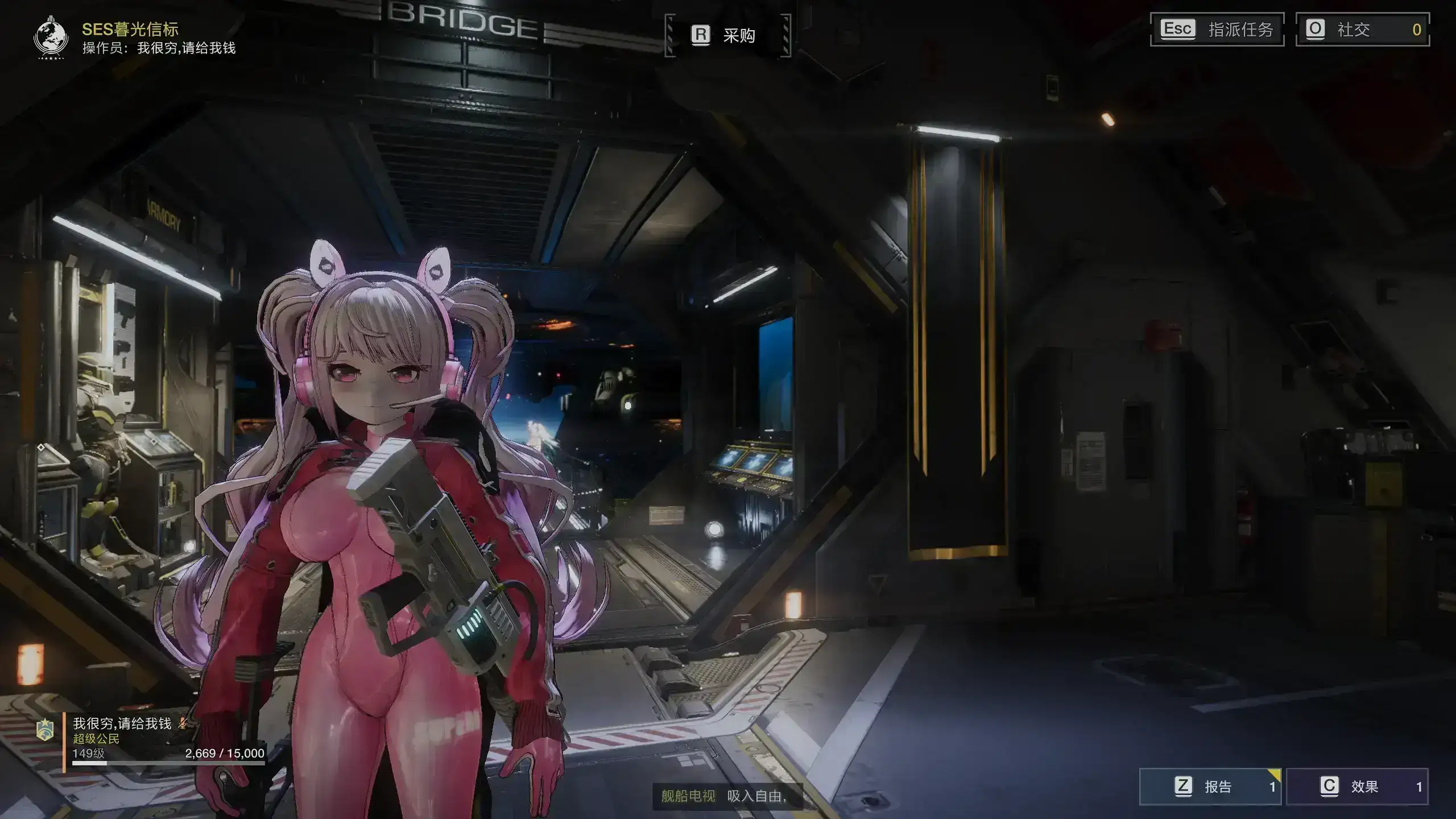Screen dimensions: 1456x819
Task: Open the 效果 effects button
Action: click(1357, 787)
